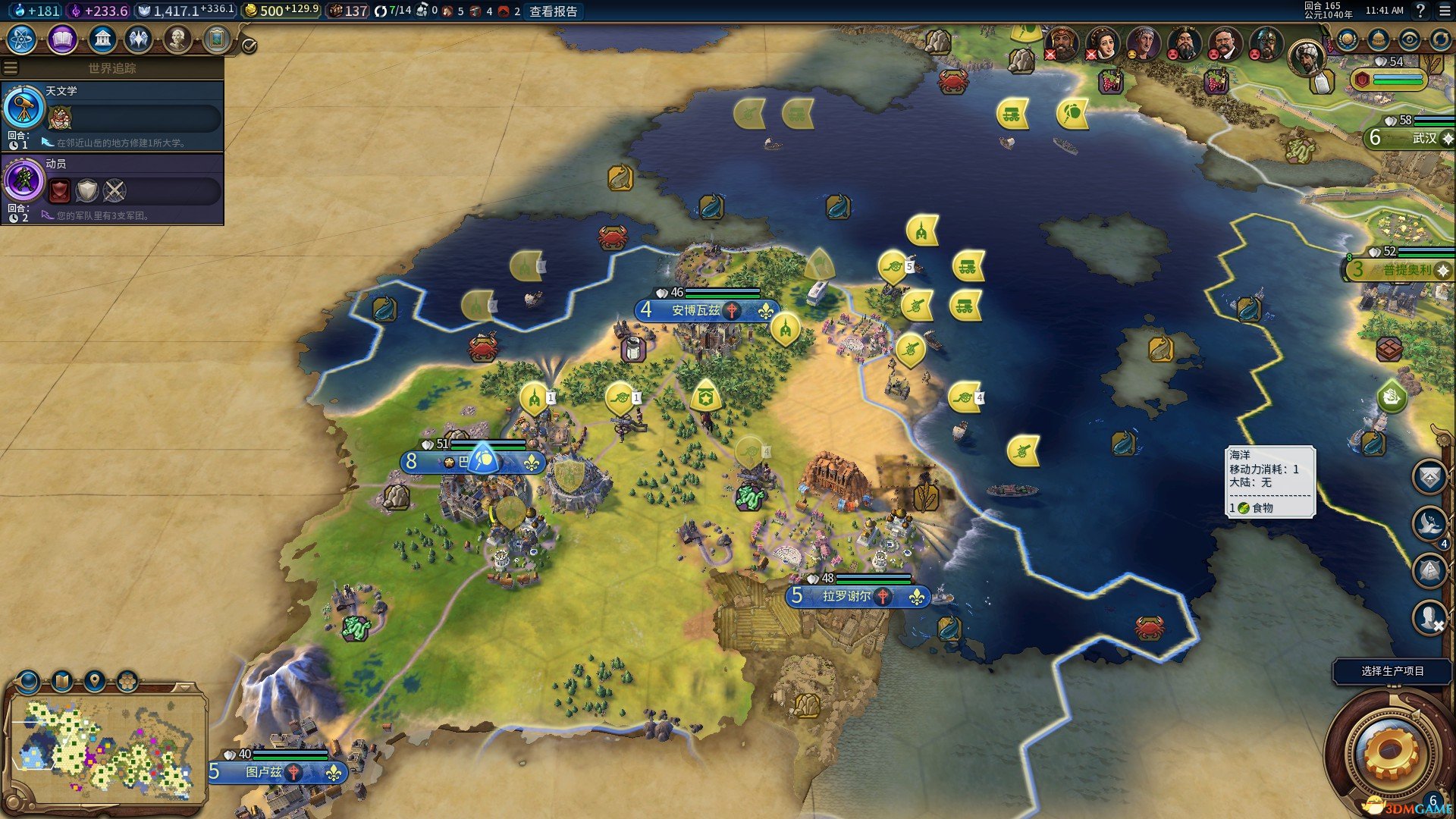1456x819 pixels.
Task: Click the 查看报告 button in top bar
Action: pos(553,11)
